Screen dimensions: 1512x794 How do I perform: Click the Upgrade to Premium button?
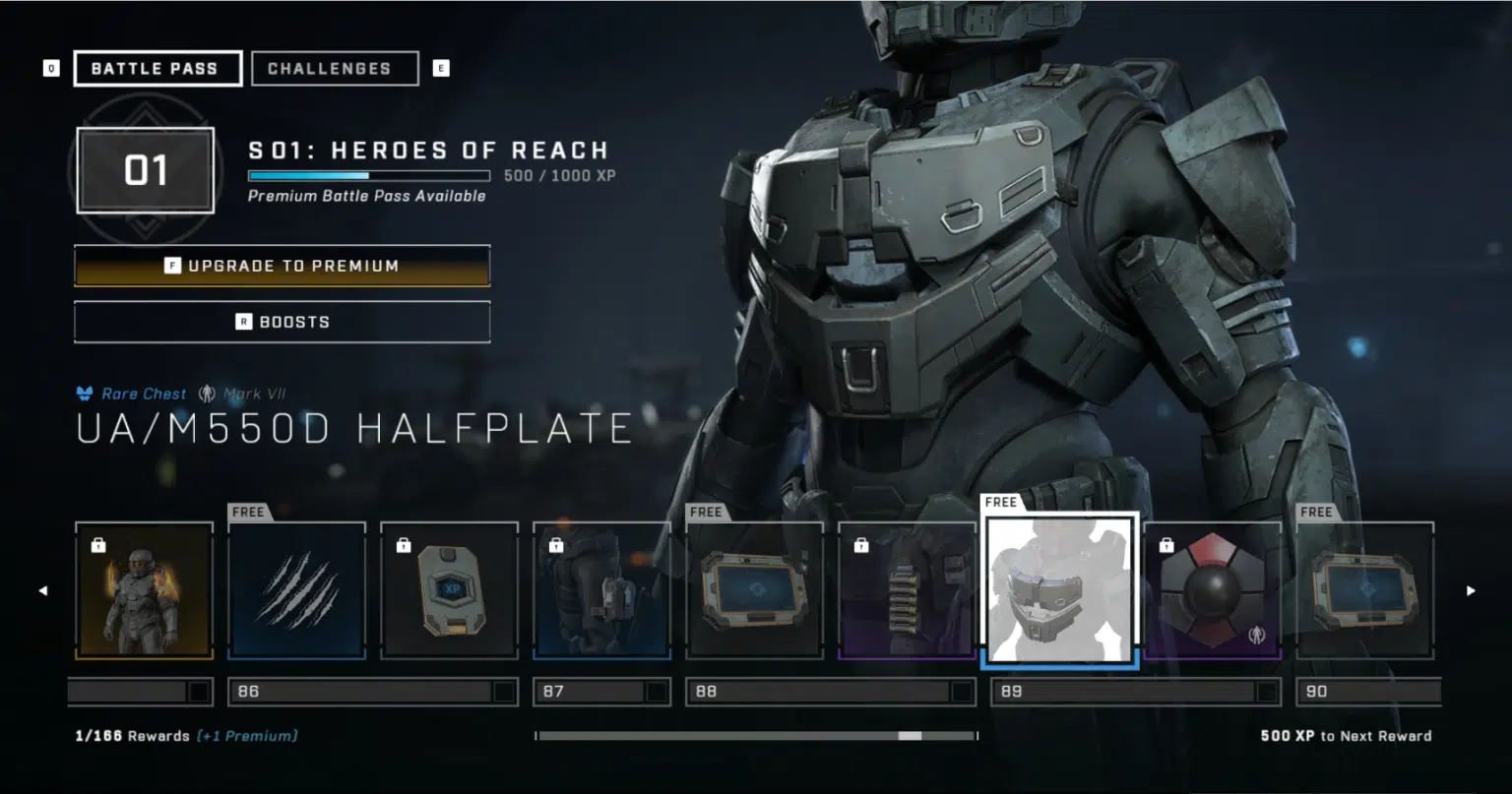(x=282, y=266)
